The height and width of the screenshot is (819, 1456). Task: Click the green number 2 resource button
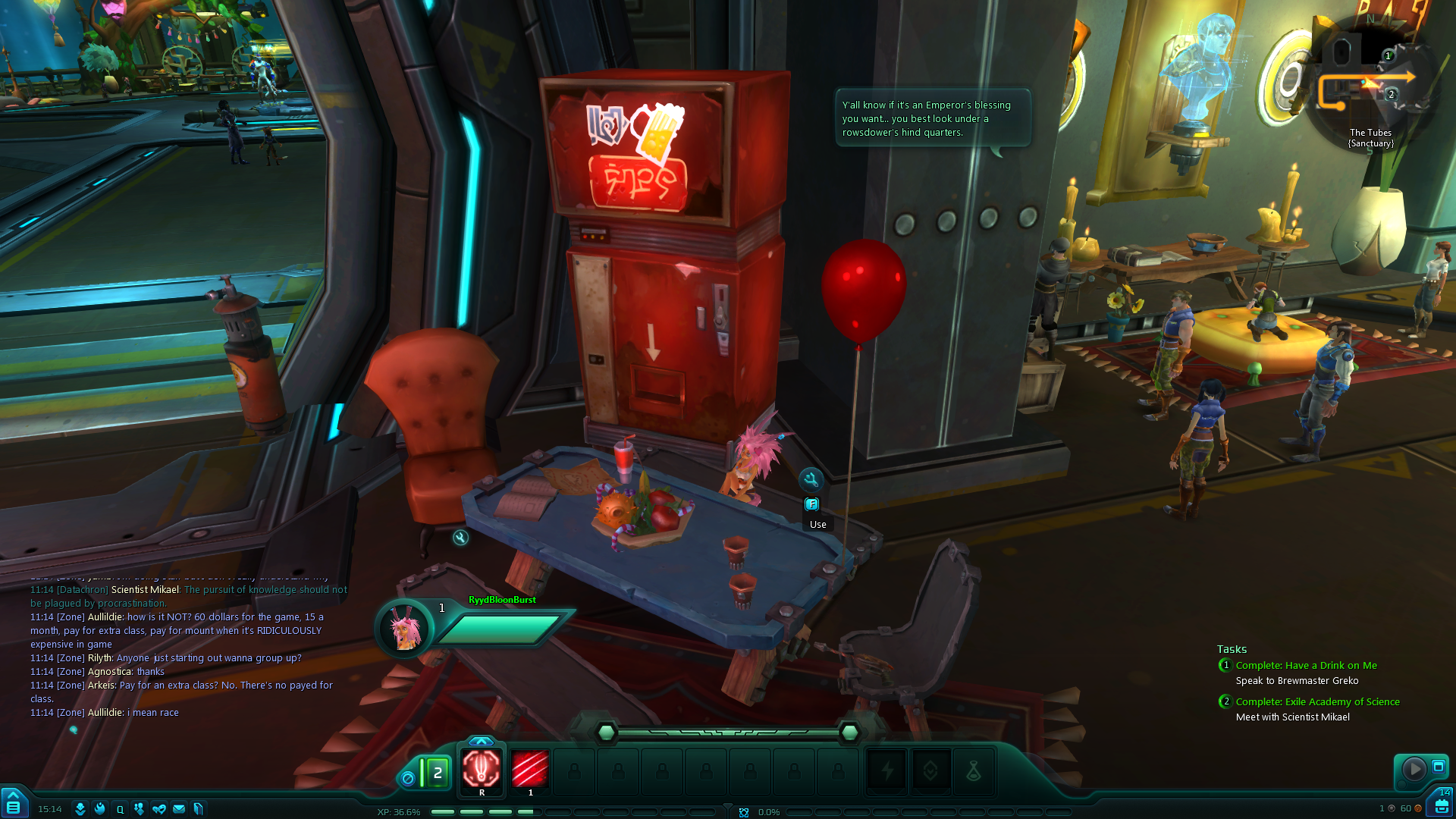[x=437, y=773]
